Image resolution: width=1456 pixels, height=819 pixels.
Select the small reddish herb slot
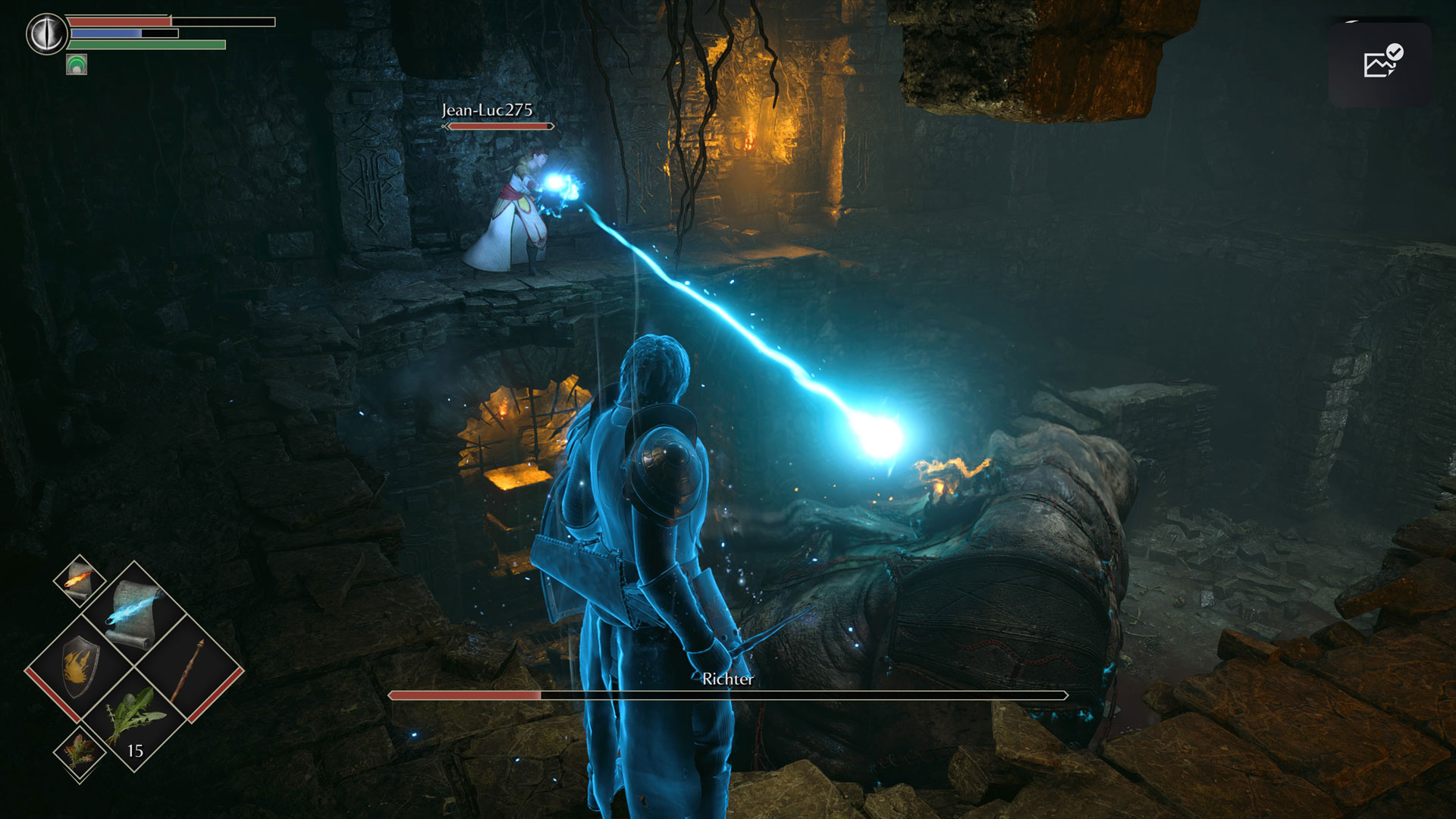(x=80, y=752)
